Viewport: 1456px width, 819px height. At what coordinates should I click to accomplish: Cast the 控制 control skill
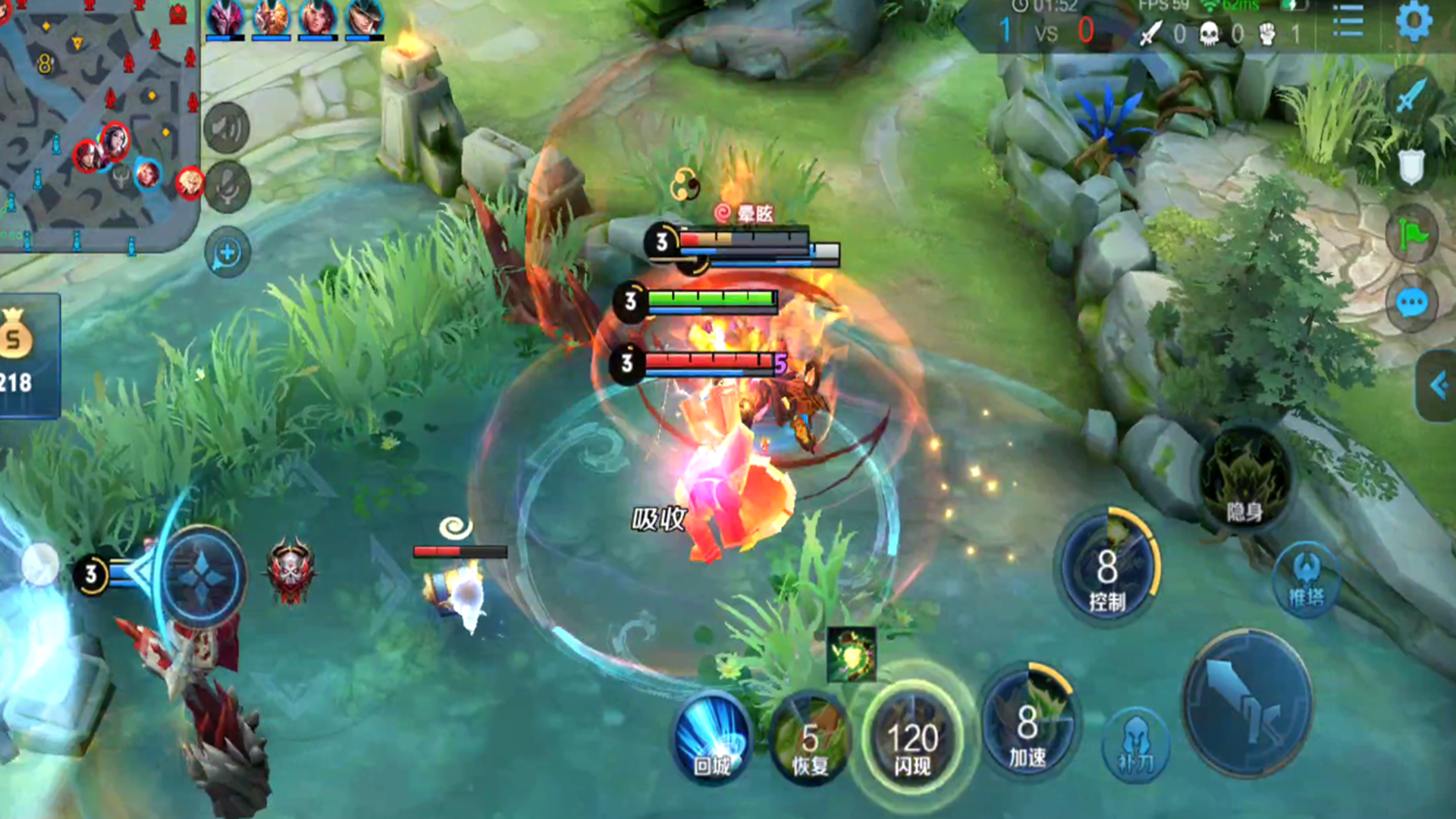[x=1107, y=569]
